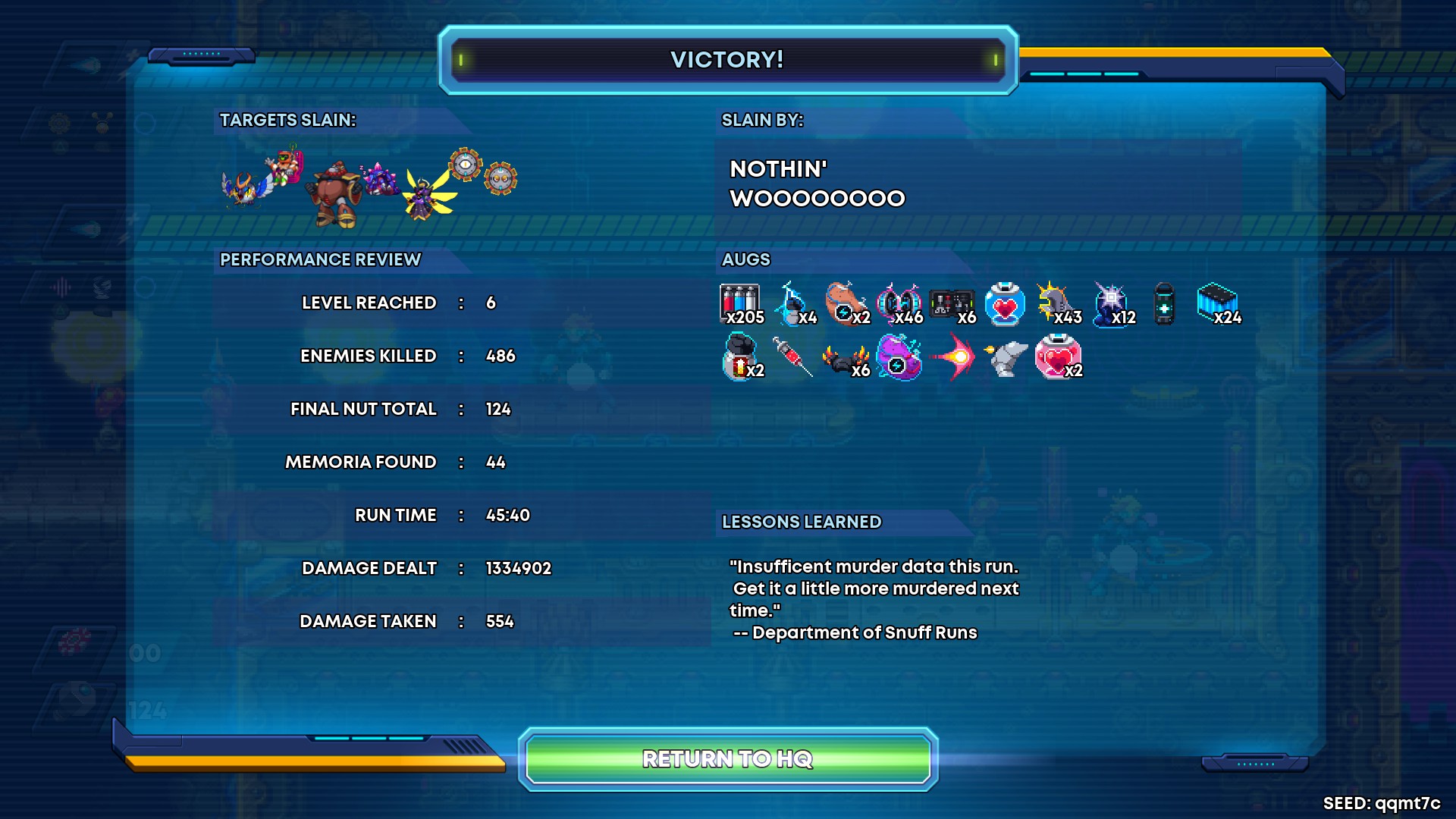1456x819 pixels.
Task: Click the Return to HQ button
Action: coord(728,758)
